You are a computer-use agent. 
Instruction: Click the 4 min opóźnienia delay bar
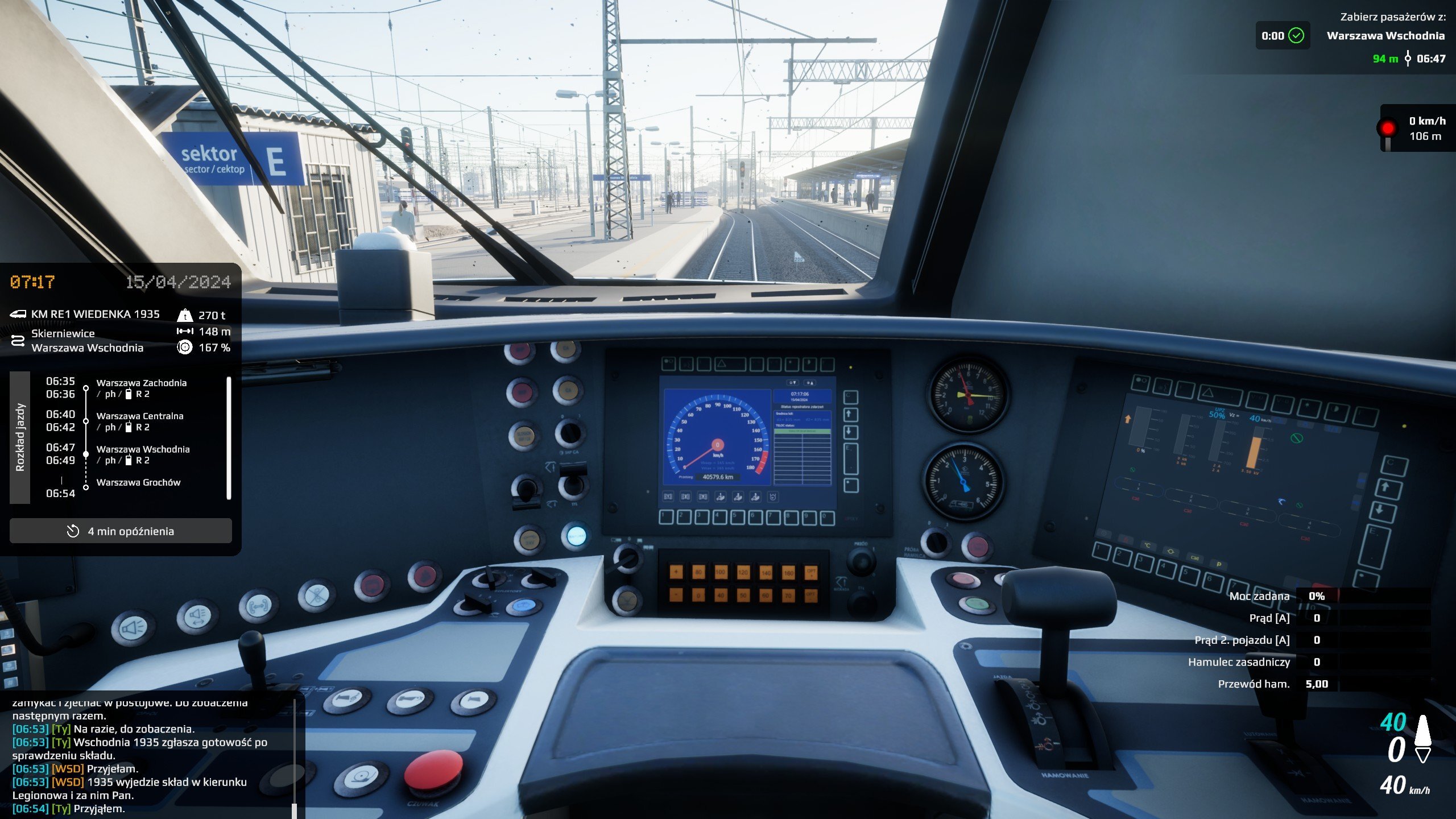(121, 531)
